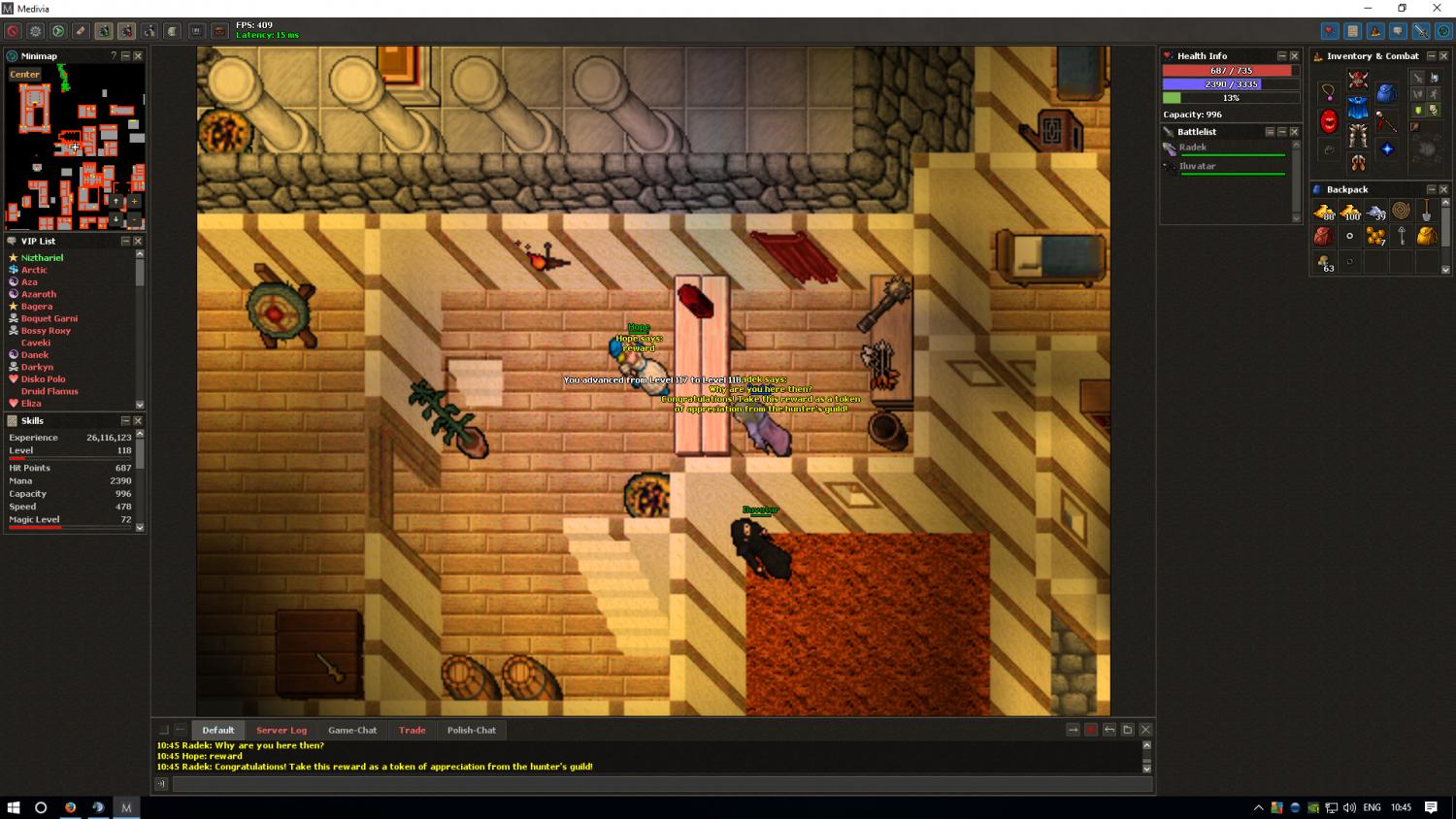The width and height of the screenshot is (1456, 819).
Task: Select Nizthariel in the VIP List
Action: tap(42, 257)
